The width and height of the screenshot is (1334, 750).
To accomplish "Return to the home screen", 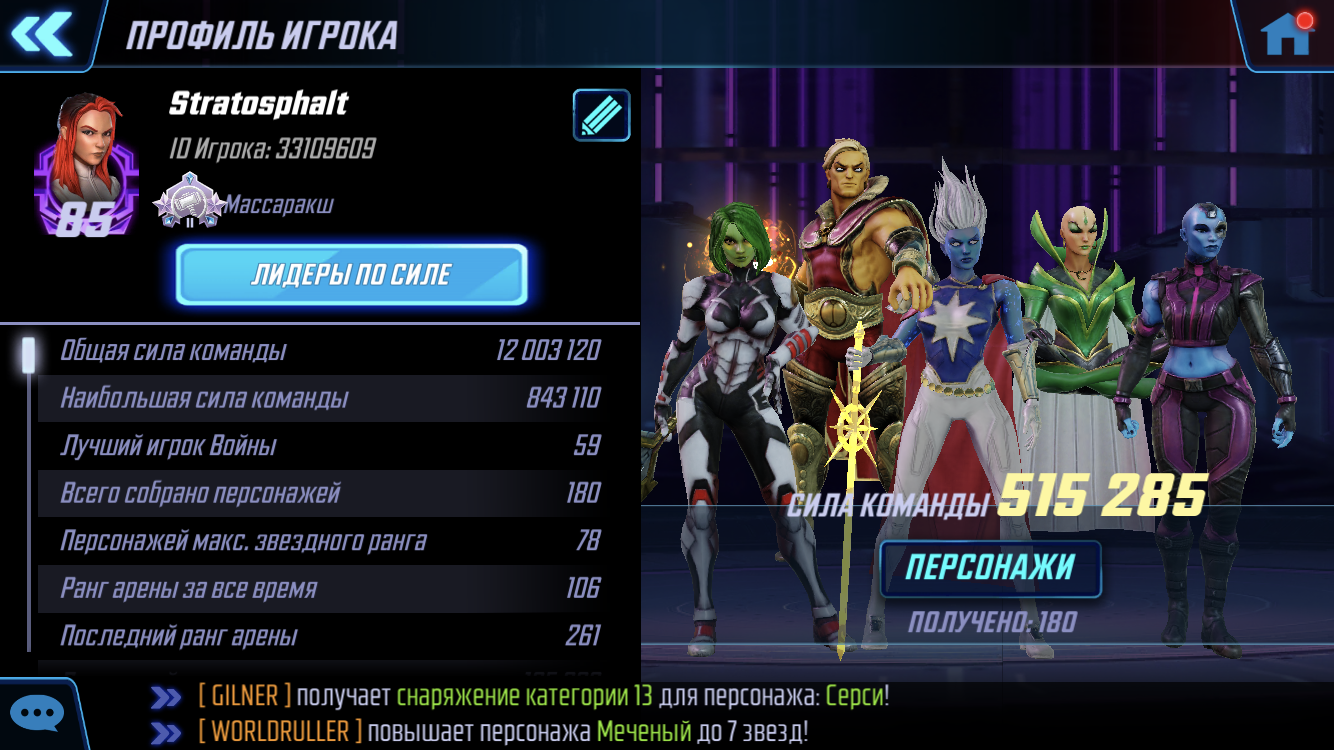I will tap(1286, 35).
